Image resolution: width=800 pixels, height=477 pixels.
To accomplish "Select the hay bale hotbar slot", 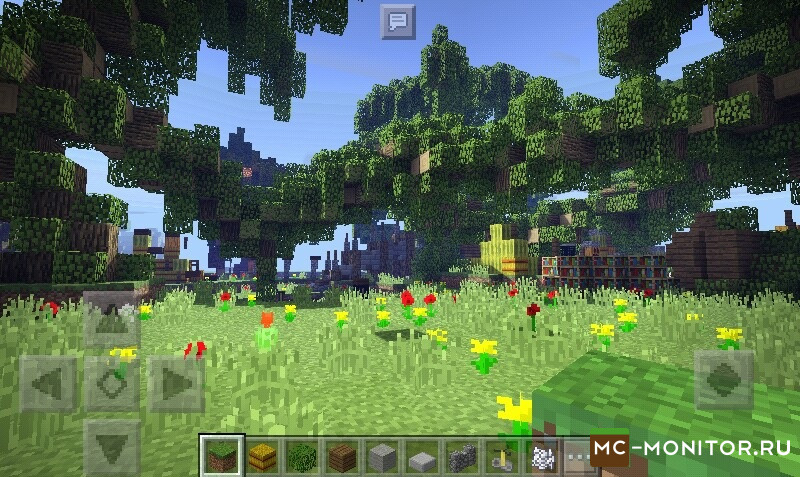I will 261,457.
